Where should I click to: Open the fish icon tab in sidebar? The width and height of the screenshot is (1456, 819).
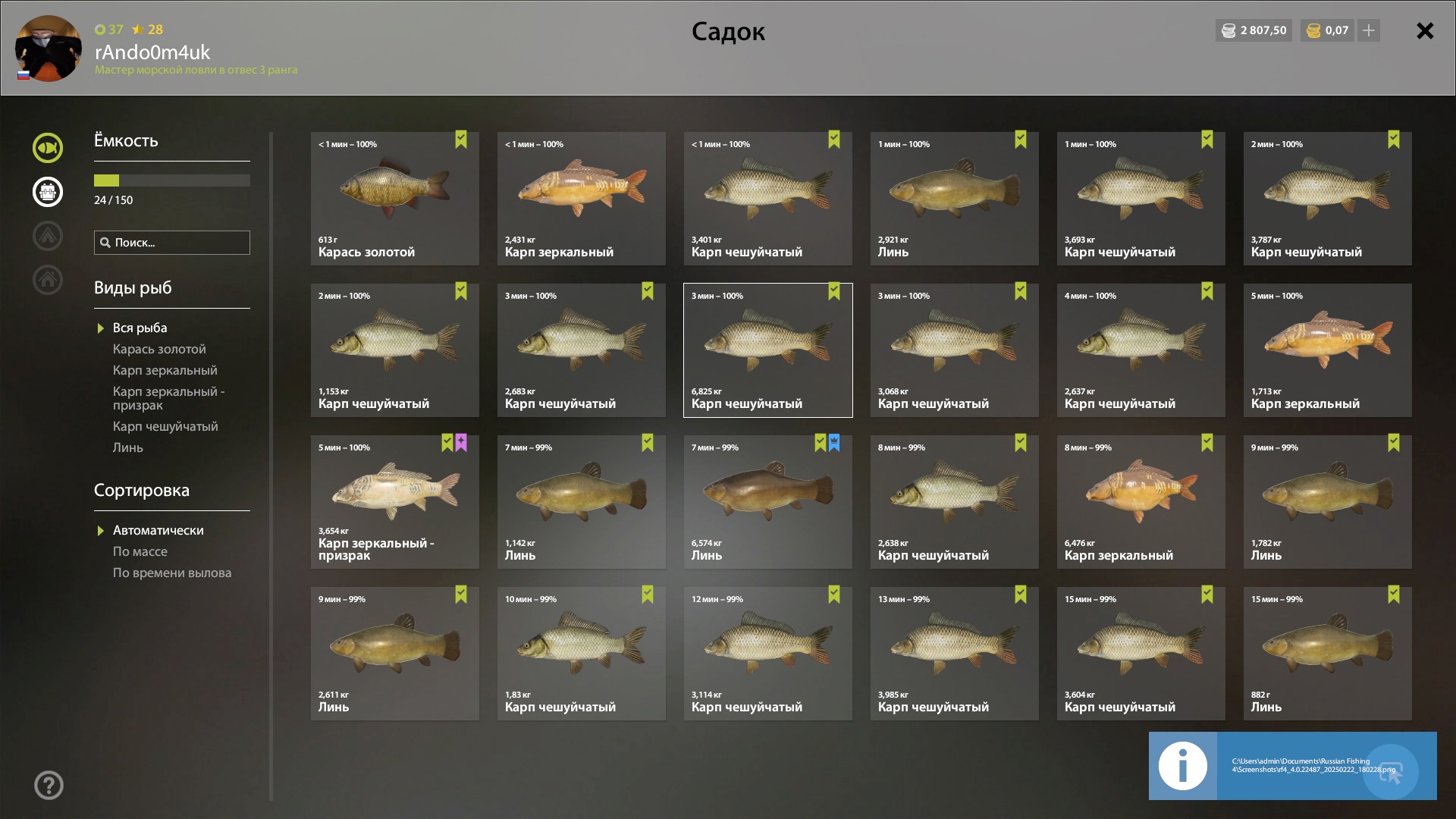click(48, 148)
